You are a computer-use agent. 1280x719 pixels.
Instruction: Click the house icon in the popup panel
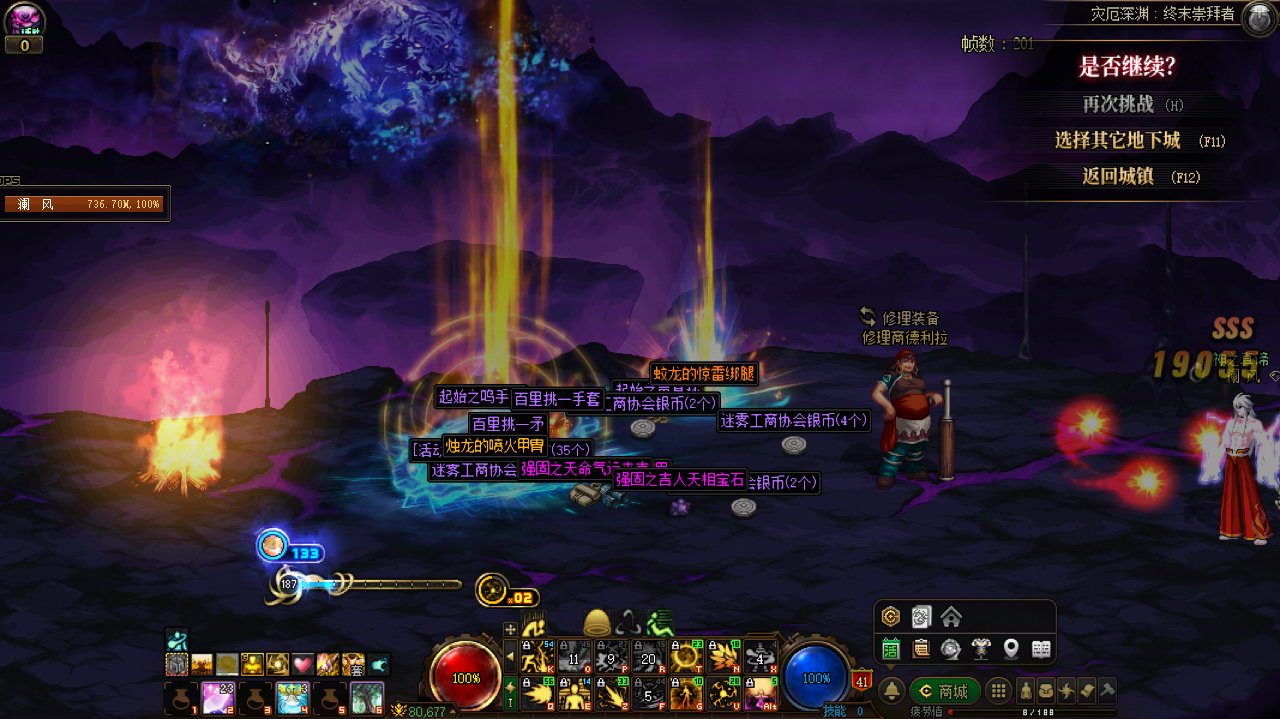[x=951, y=617]
